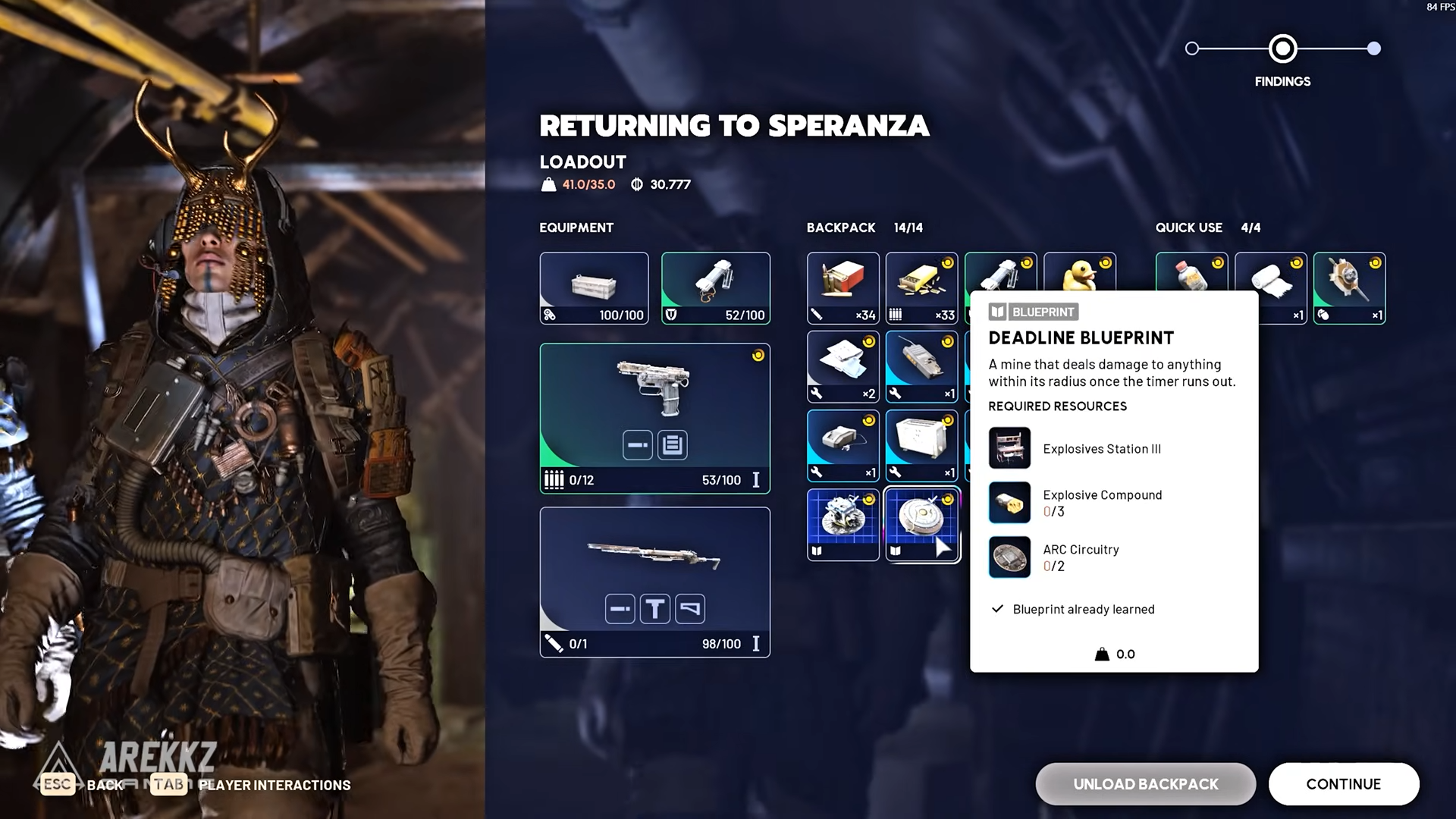Pick the bandage roll in quick use
The width and height of the screenshot is (1456, 819).
(1270, 275)
